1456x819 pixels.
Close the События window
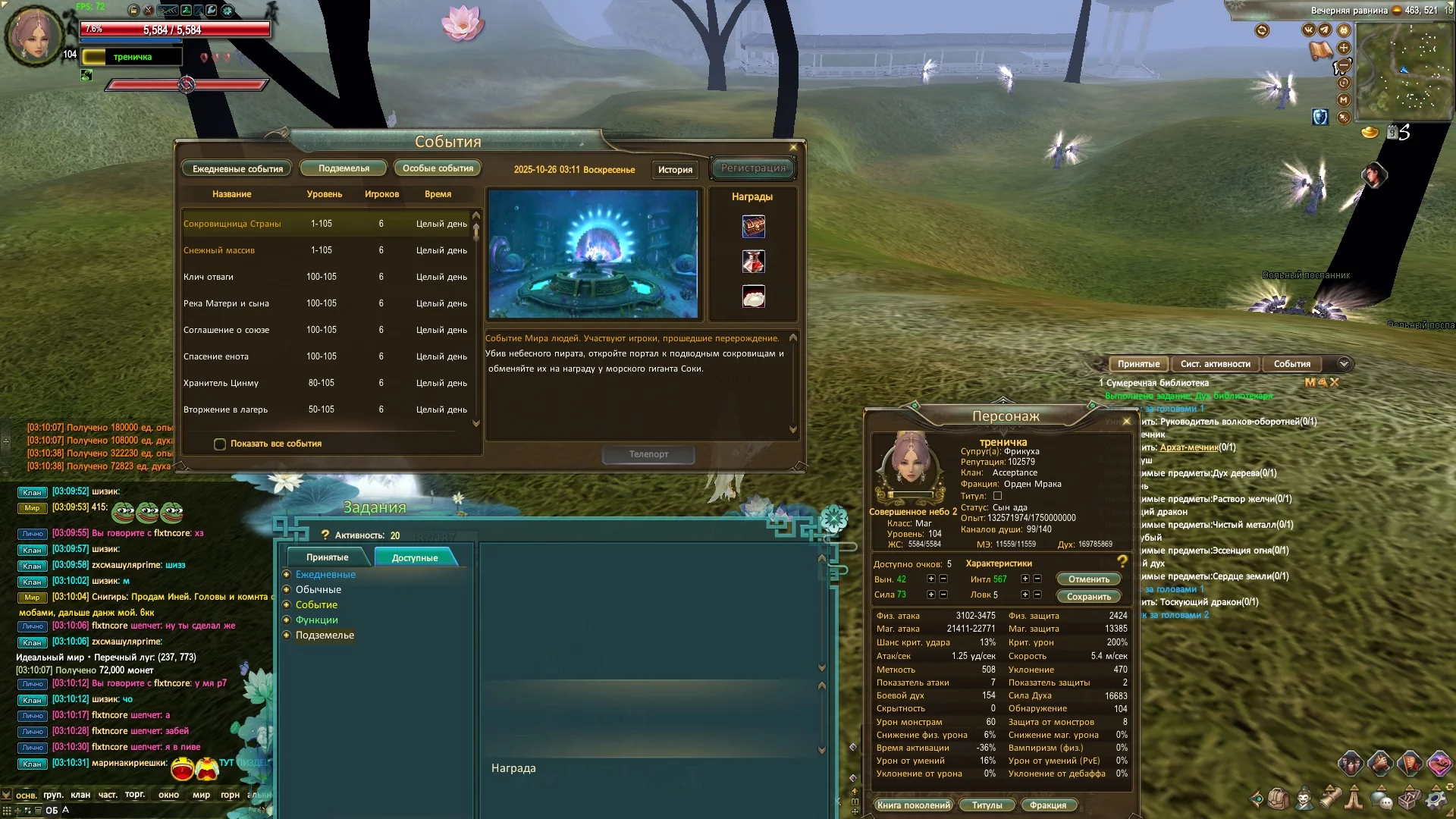click(793, 148)
